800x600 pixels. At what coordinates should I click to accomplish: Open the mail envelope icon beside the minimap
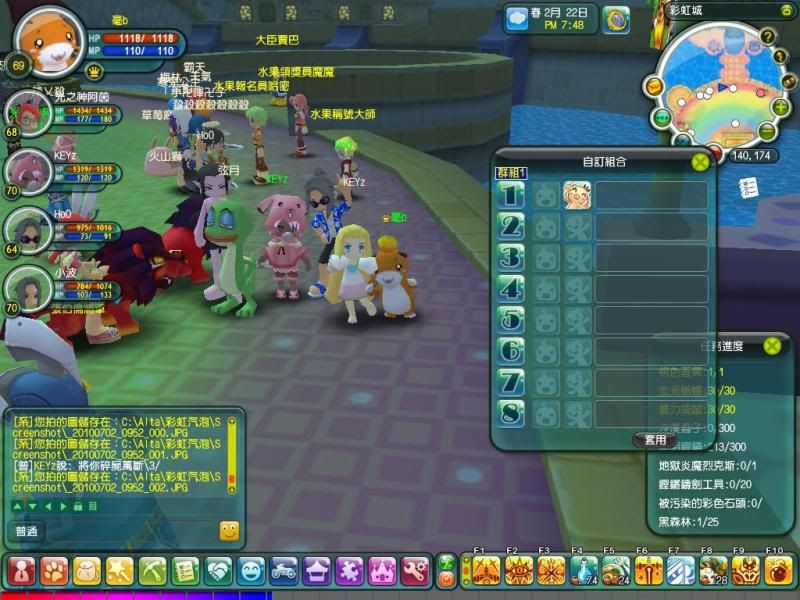[x=654, y=87]
